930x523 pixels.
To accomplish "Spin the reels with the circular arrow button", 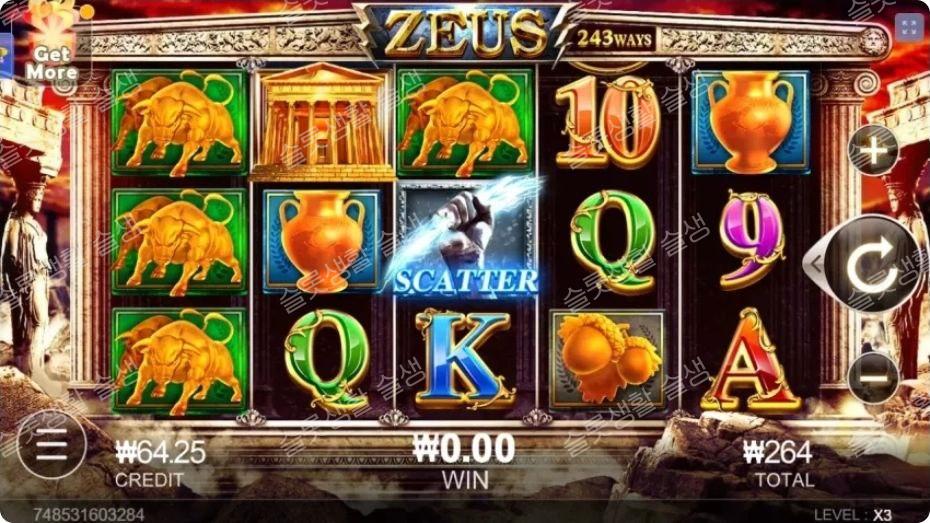I will coord(872,265).
